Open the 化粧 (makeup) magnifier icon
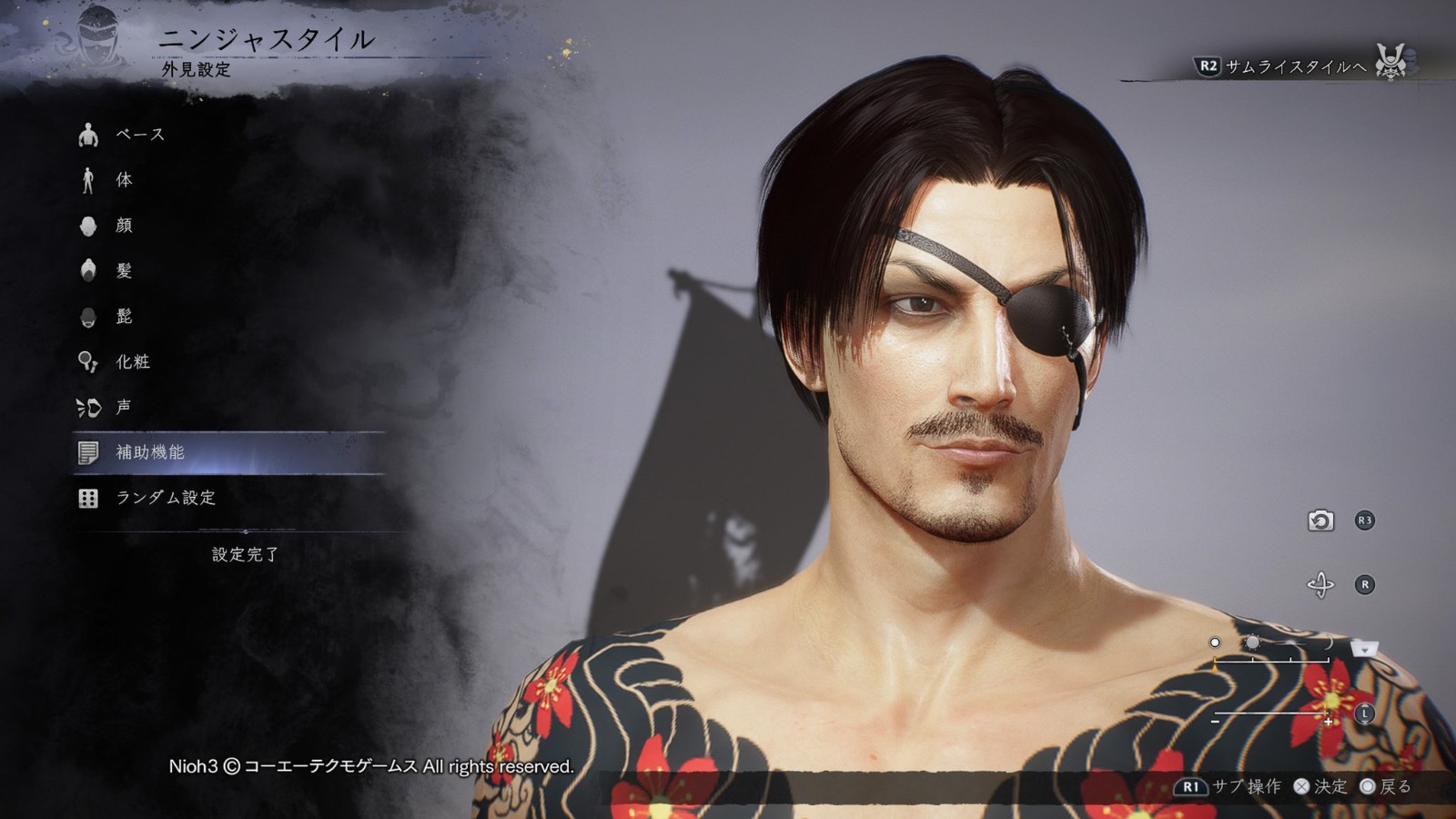This screenshot has width=1456, height=819. (x=88, y=361)
